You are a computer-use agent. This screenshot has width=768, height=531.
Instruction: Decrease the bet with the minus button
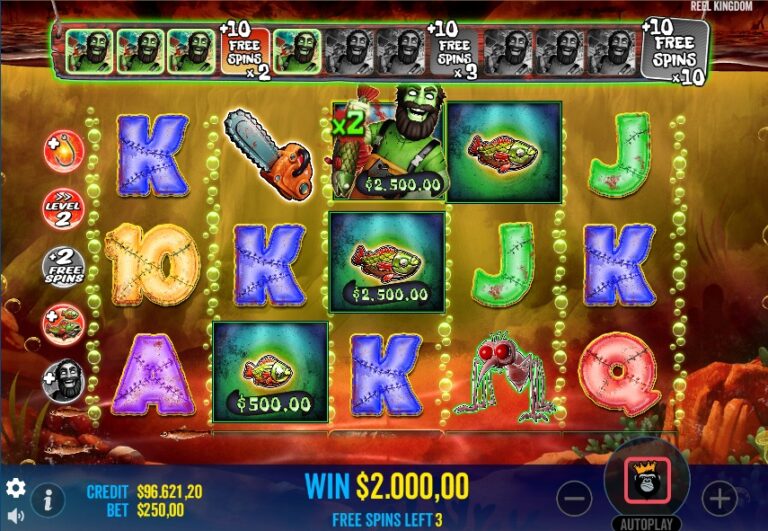coord(574,497)
